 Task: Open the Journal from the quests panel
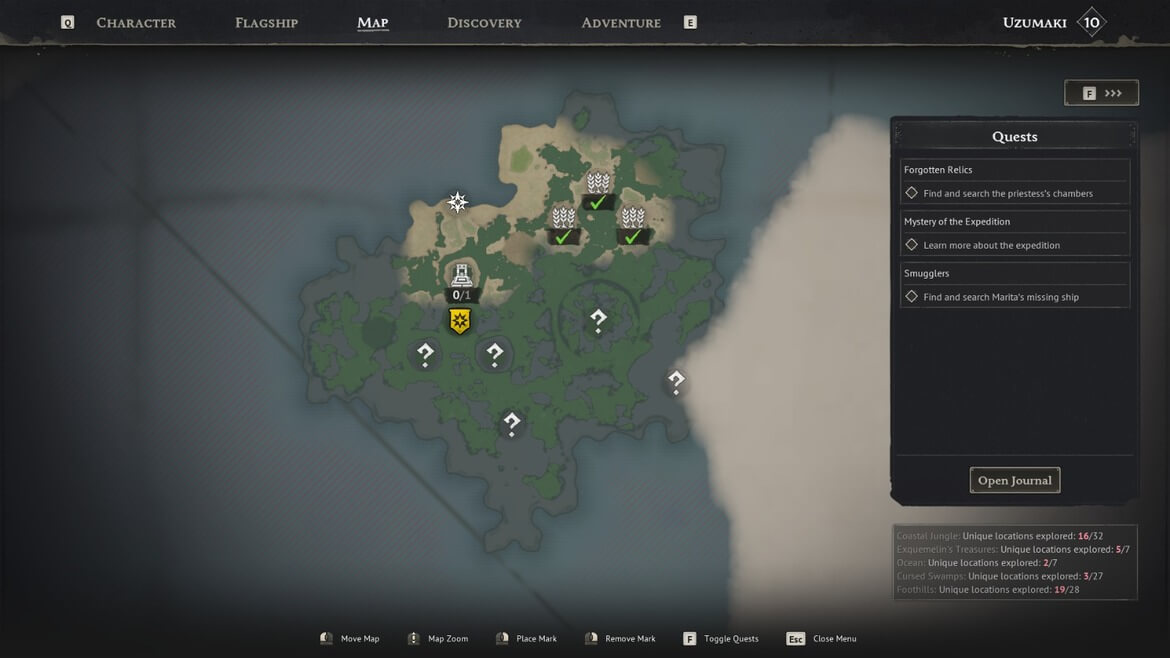(1014, 481)
